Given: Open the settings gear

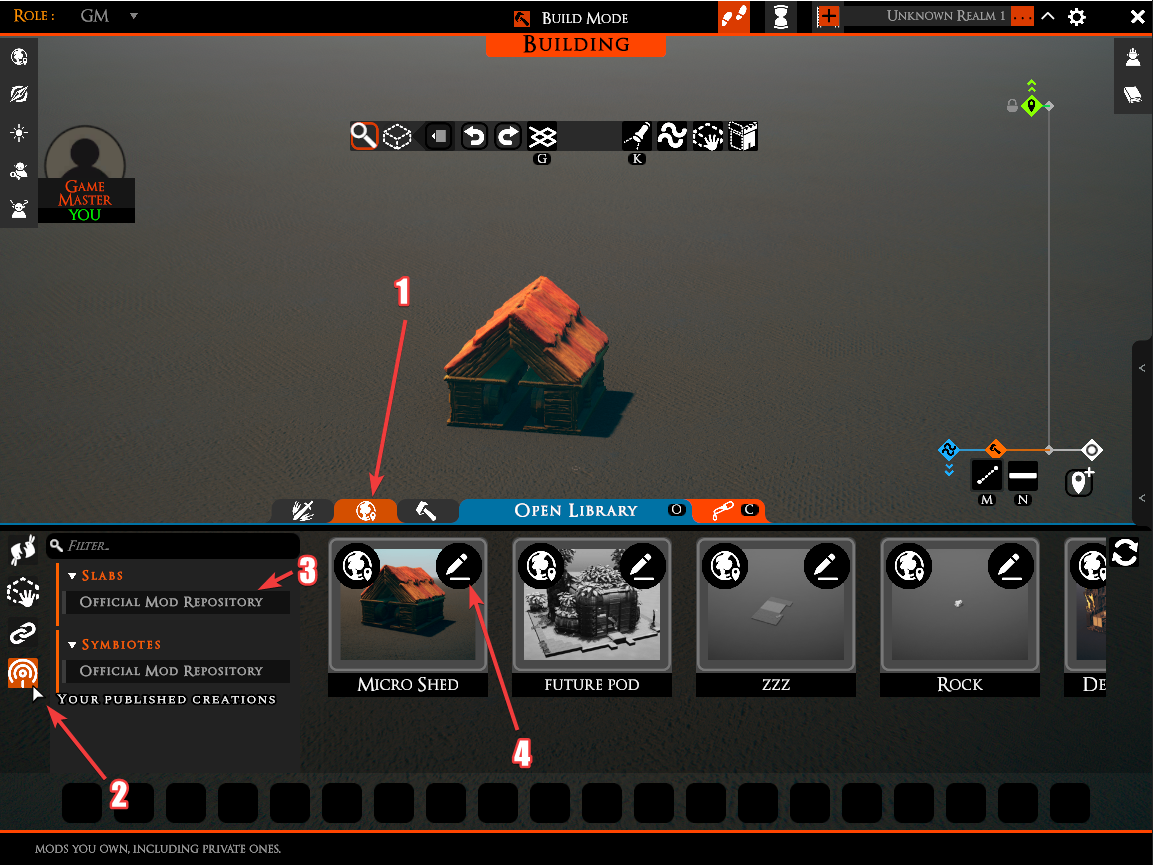Looking at the screenshot, I should pyautogui.click(x=1076, y=17).
